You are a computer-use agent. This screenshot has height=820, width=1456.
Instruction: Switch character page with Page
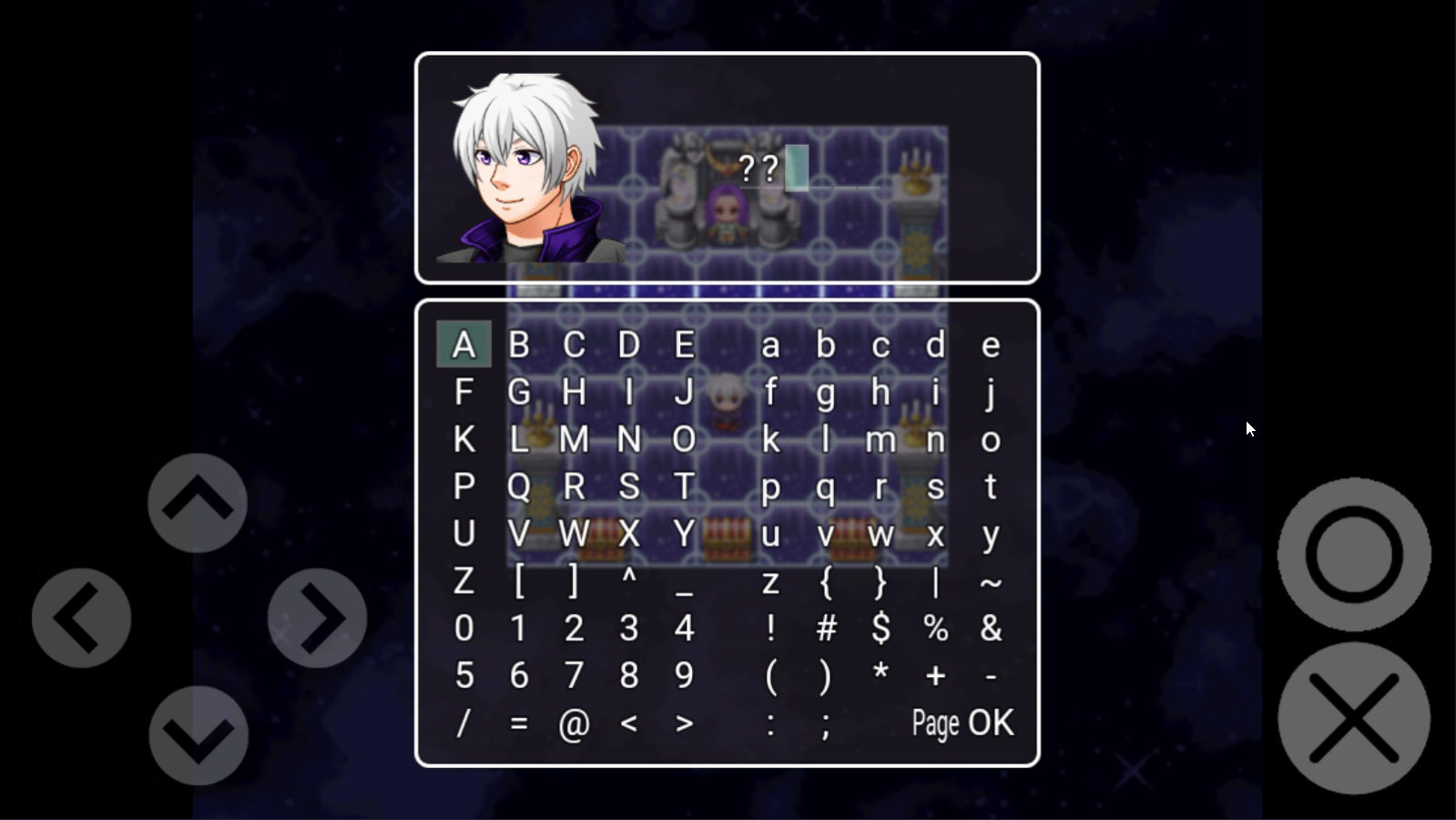(x=935, y=723)
